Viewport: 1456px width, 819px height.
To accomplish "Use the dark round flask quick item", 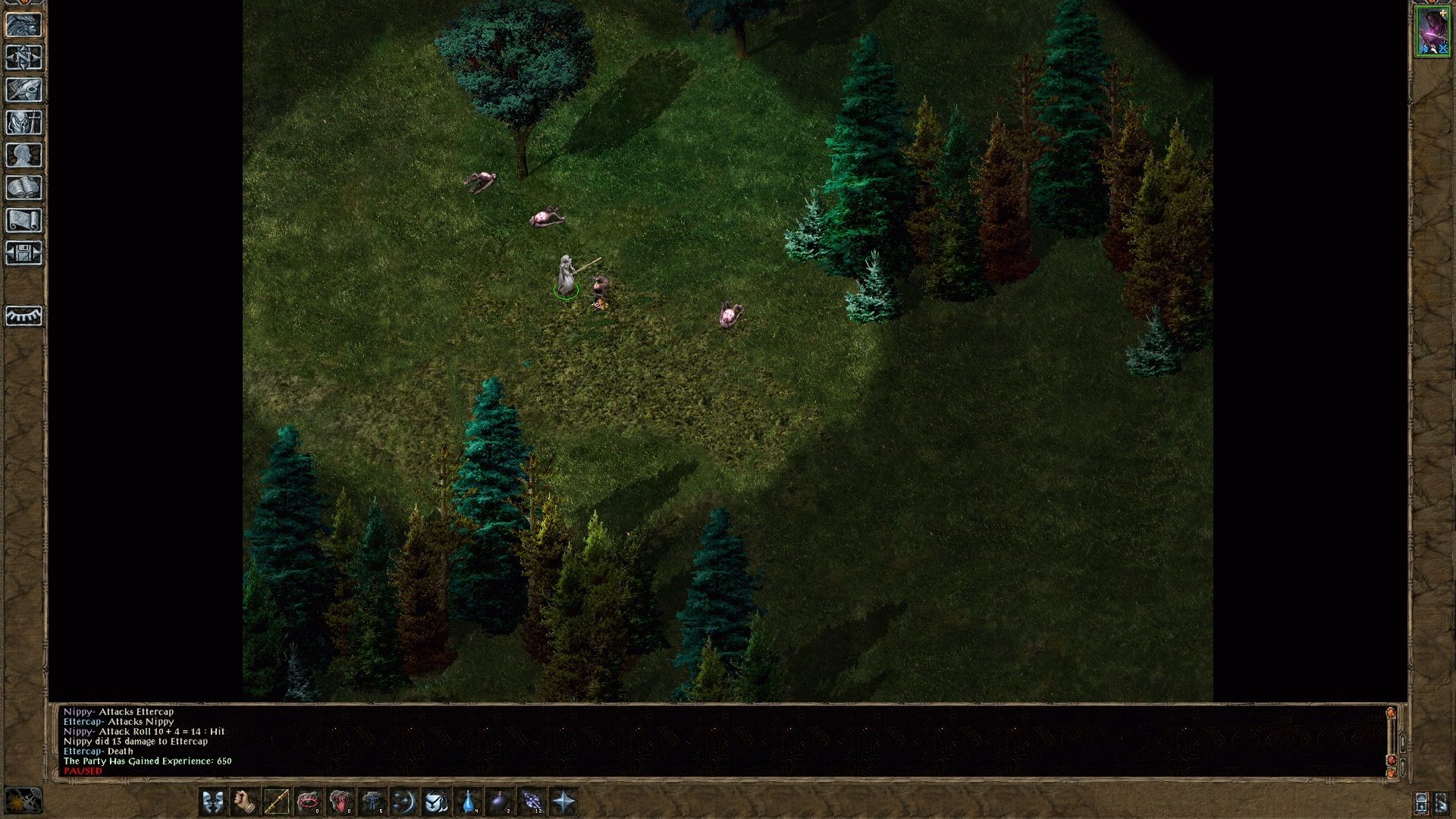I will [500, 802].
